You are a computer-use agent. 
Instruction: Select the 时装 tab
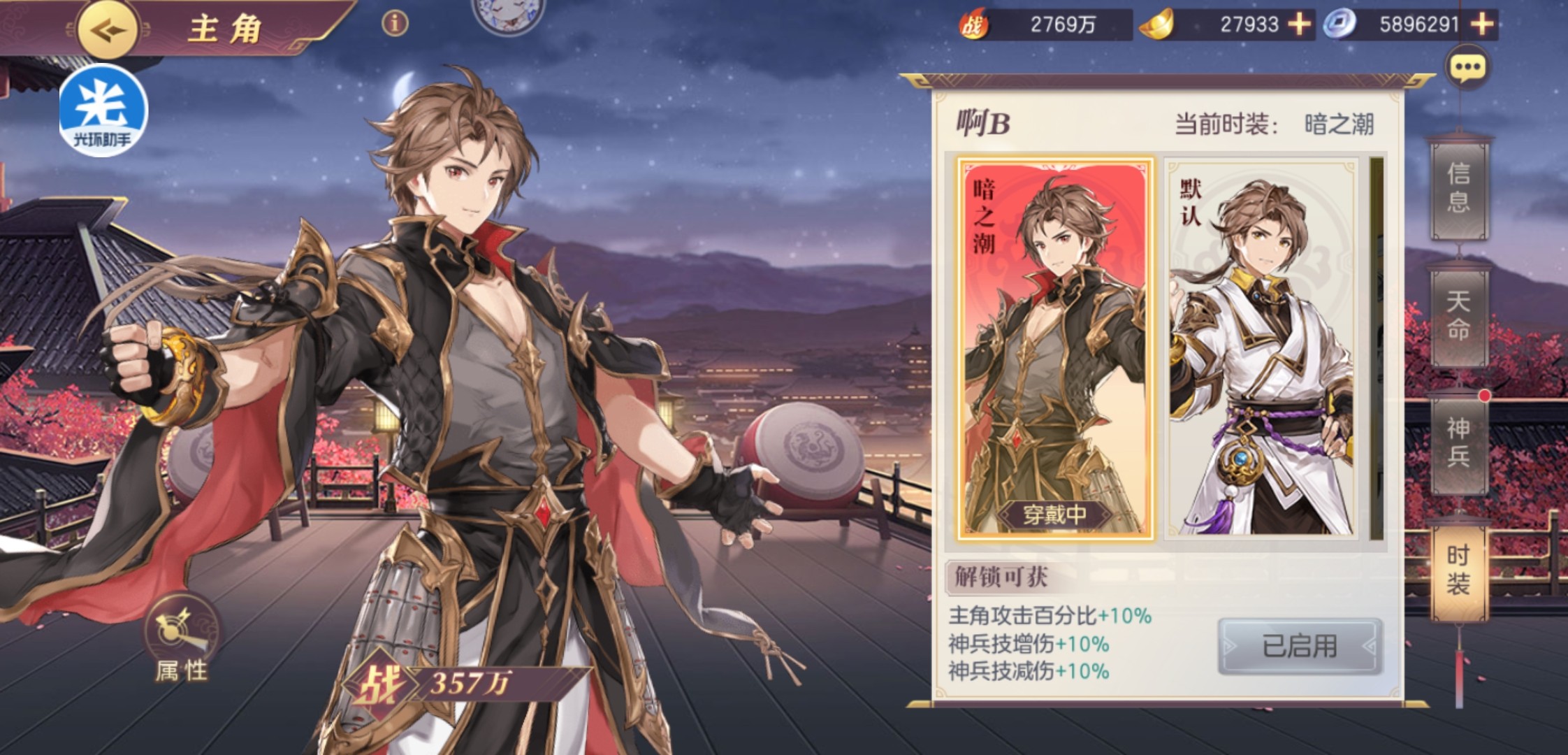point(1458,569)
